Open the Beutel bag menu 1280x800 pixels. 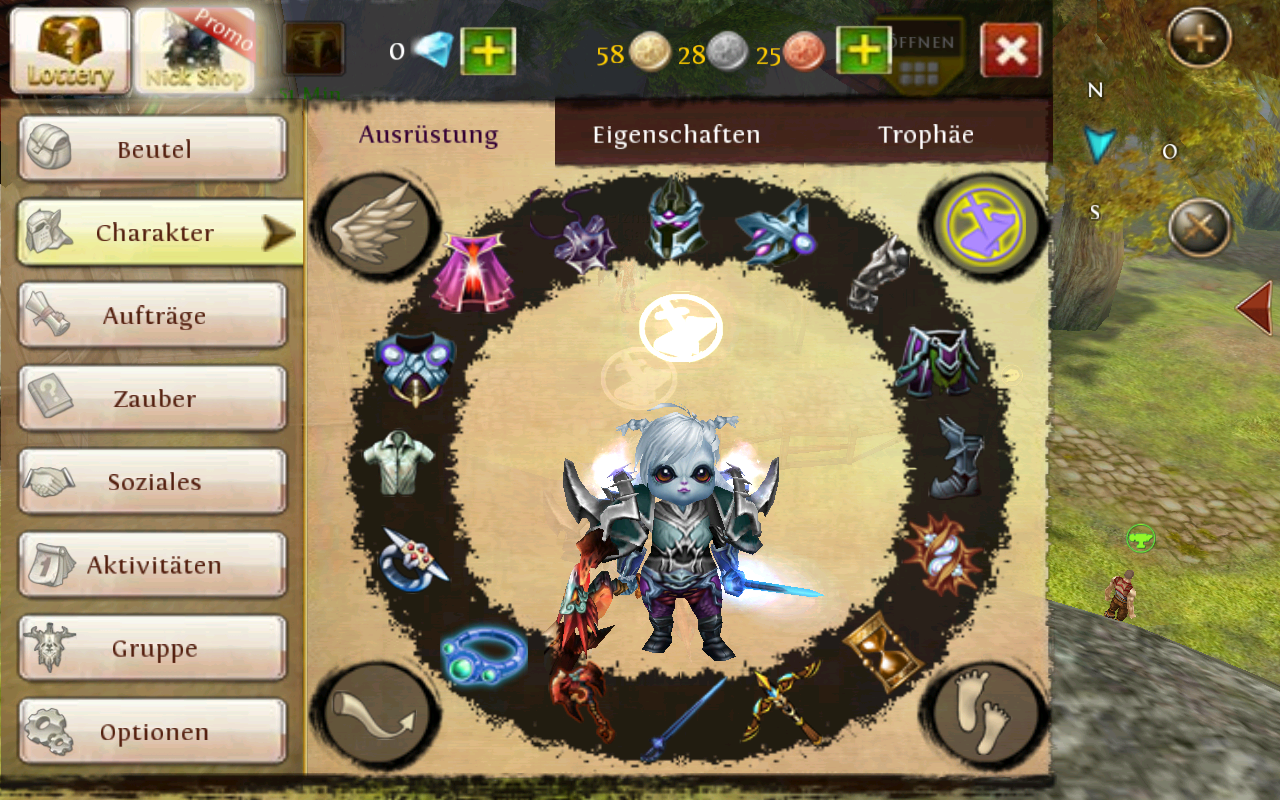153,150
